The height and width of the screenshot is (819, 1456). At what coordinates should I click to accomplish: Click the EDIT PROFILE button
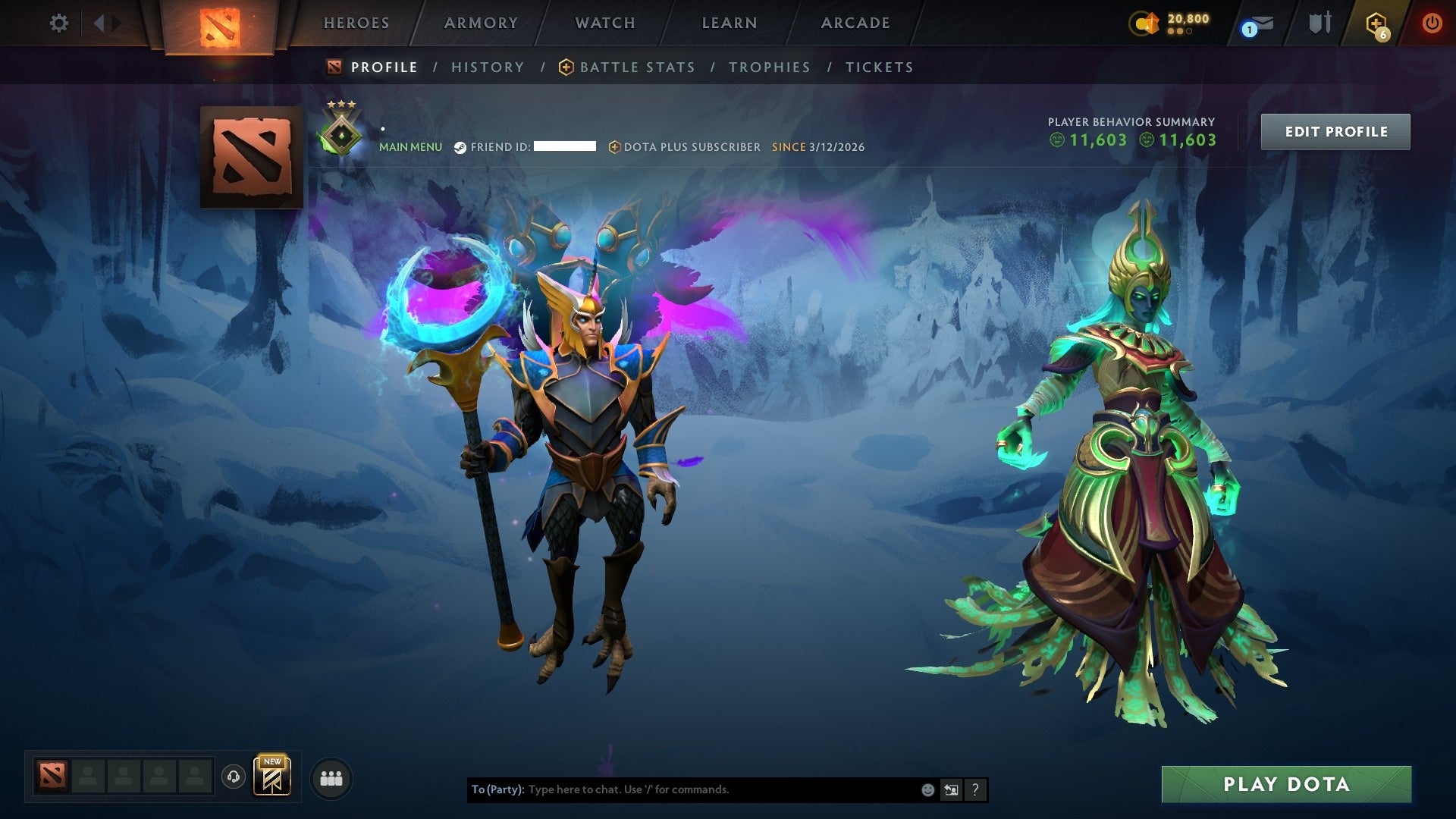pos(1335,131)
